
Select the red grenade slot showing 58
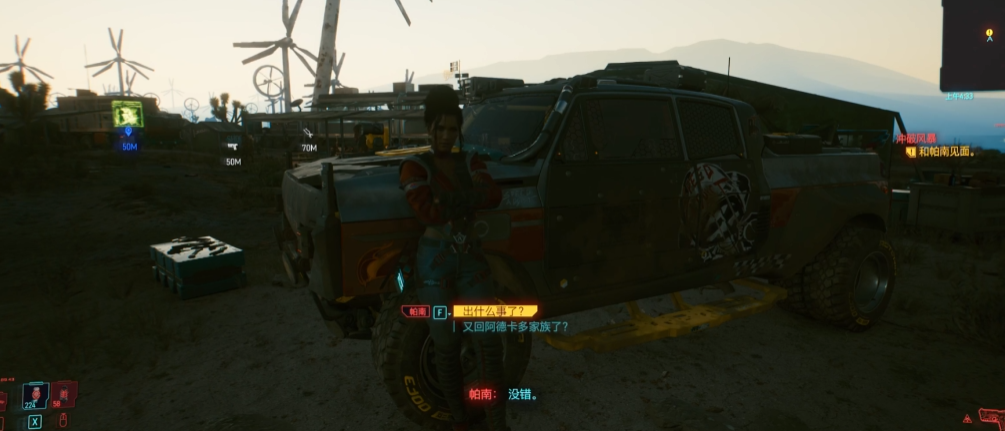coord(63,394)
